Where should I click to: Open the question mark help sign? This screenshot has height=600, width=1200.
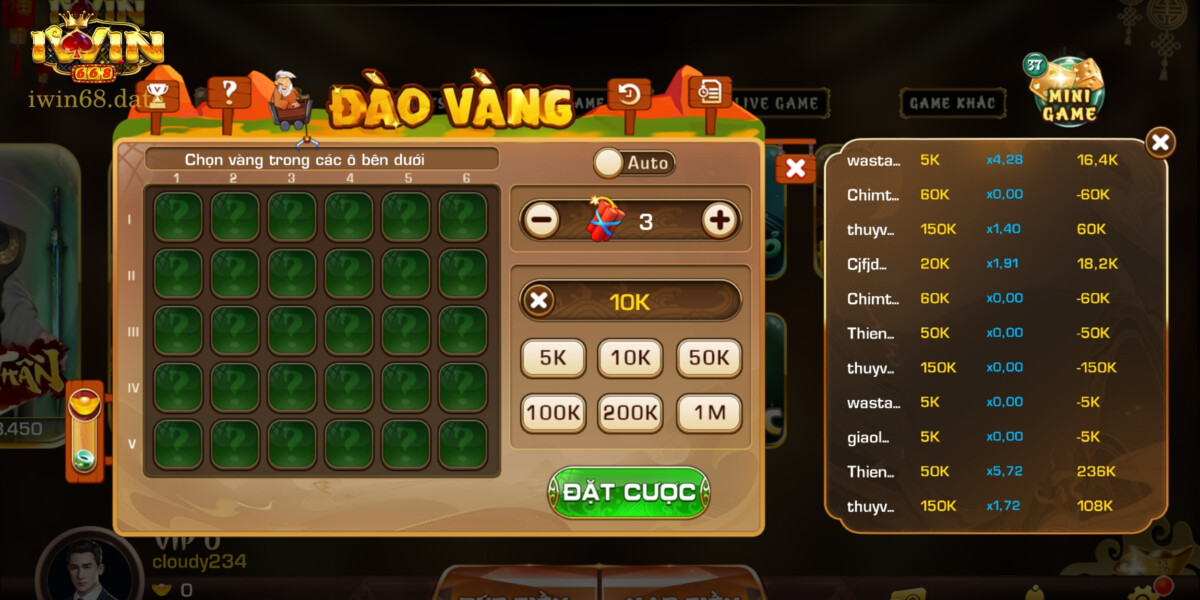(229, 93)
